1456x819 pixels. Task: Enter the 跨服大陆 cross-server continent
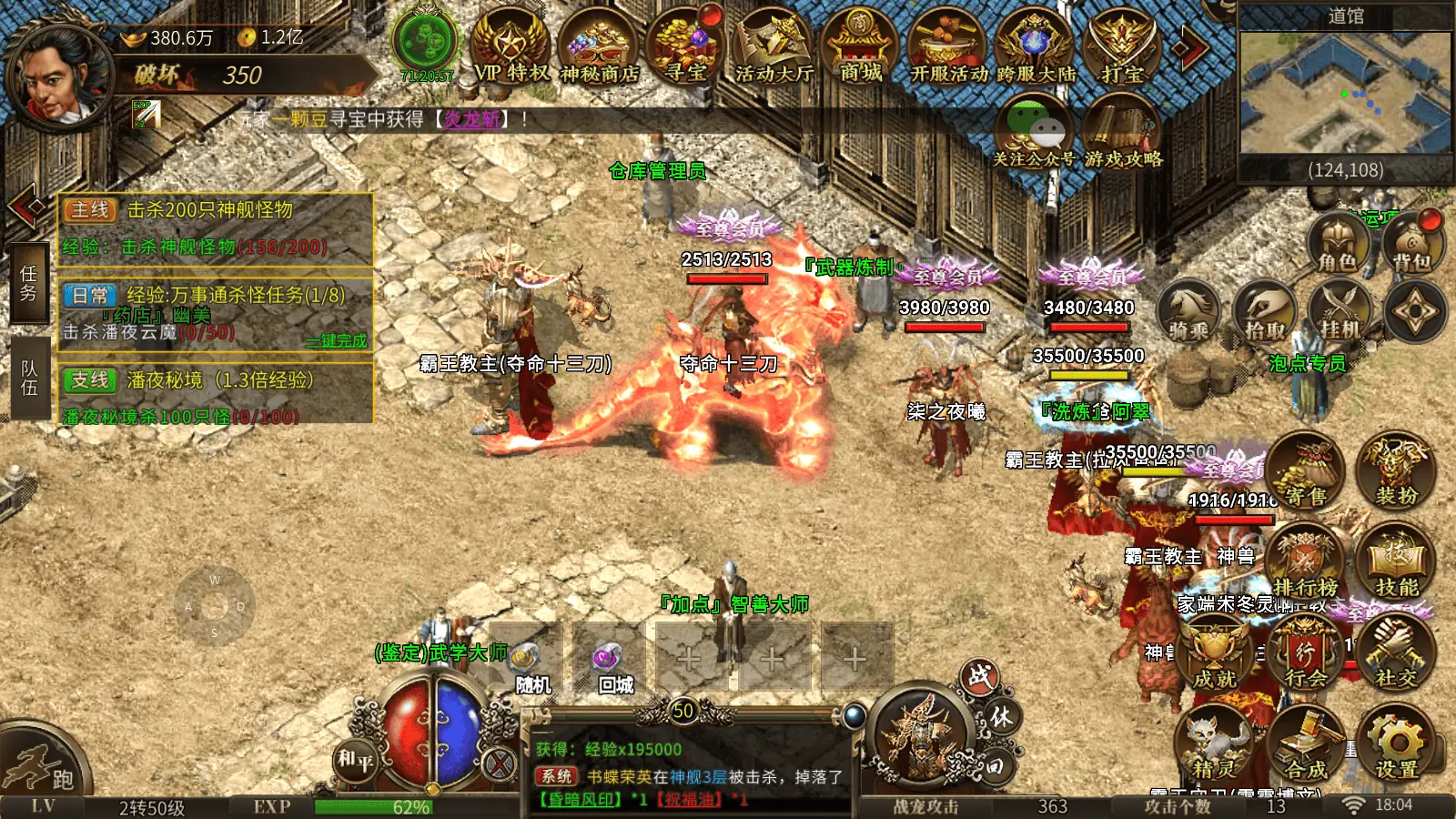1036,50
